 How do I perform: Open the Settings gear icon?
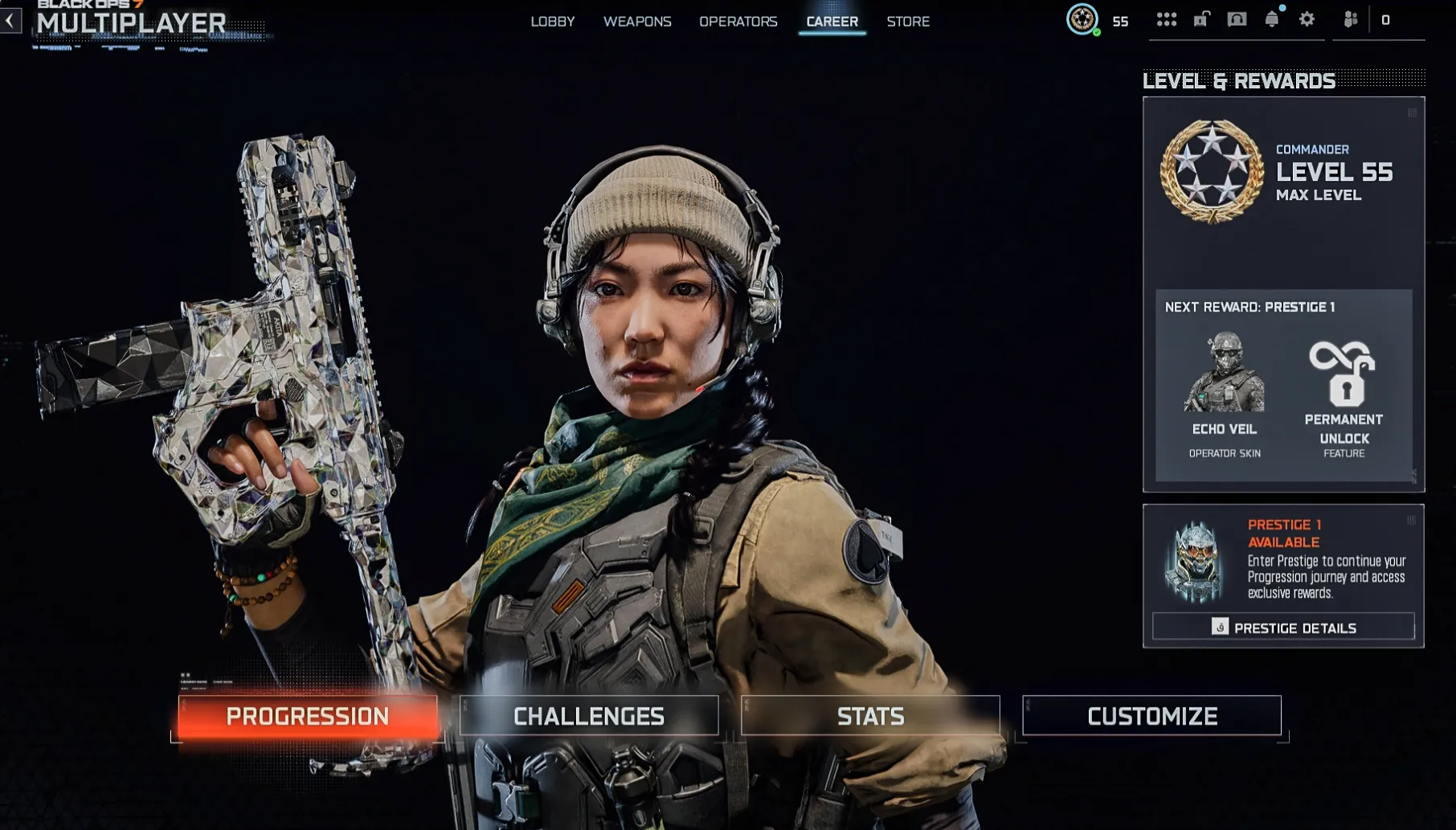(1307, 21)
